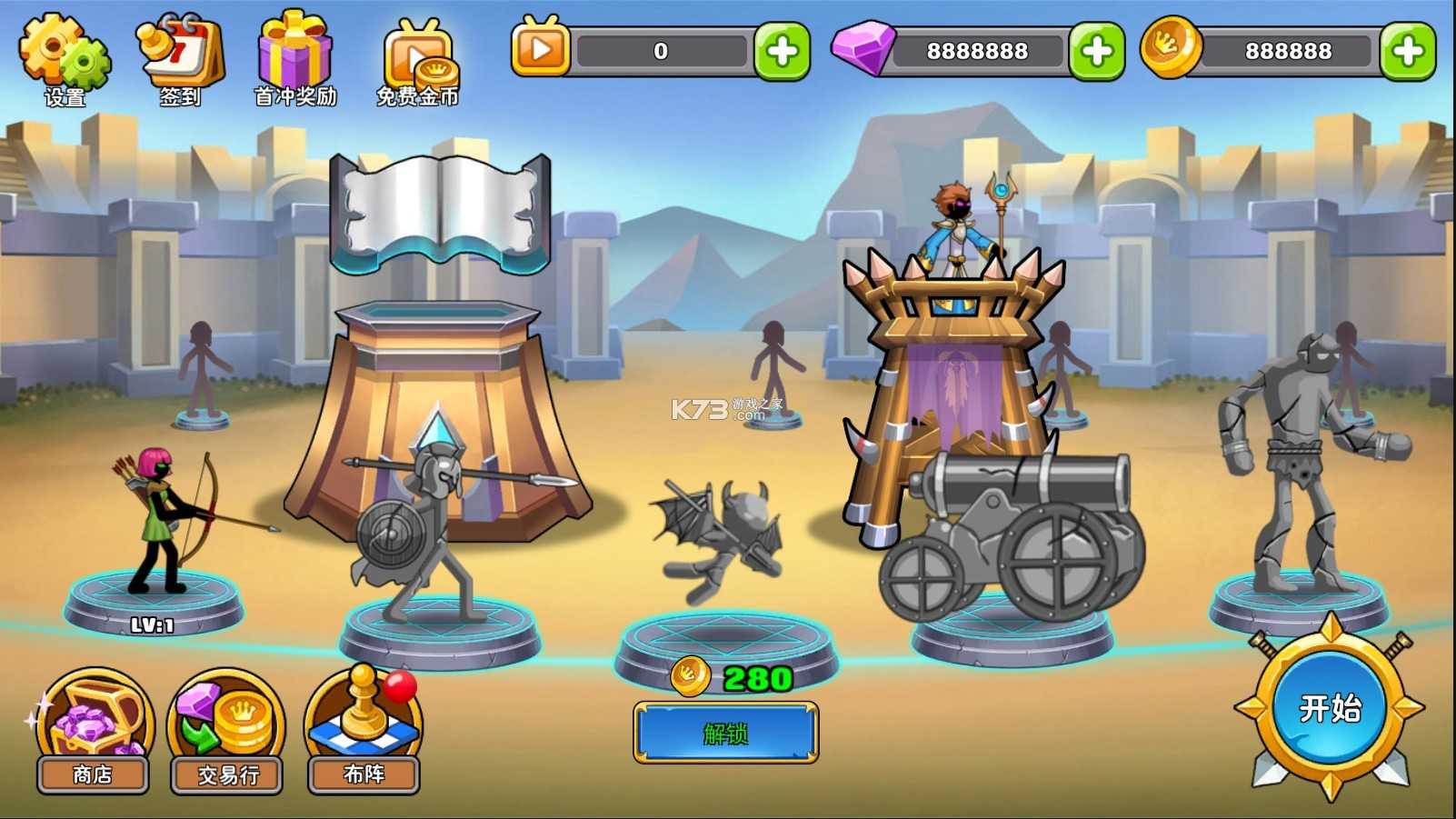1456x819 pixels.
Task: Start the battle with 开始 button
Action: tap(1330, 708)
